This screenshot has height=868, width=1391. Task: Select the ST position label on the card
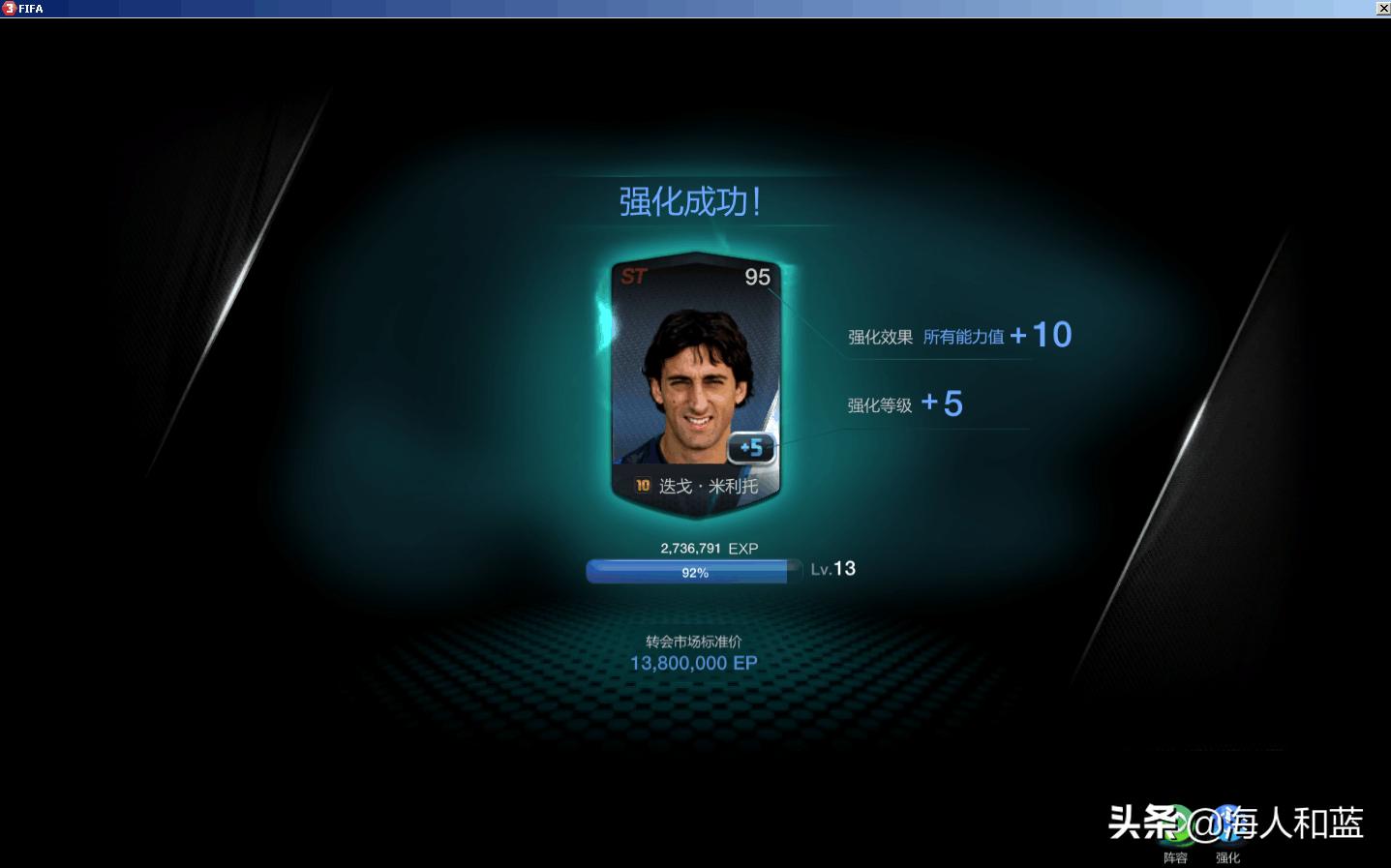pos(636,276)
